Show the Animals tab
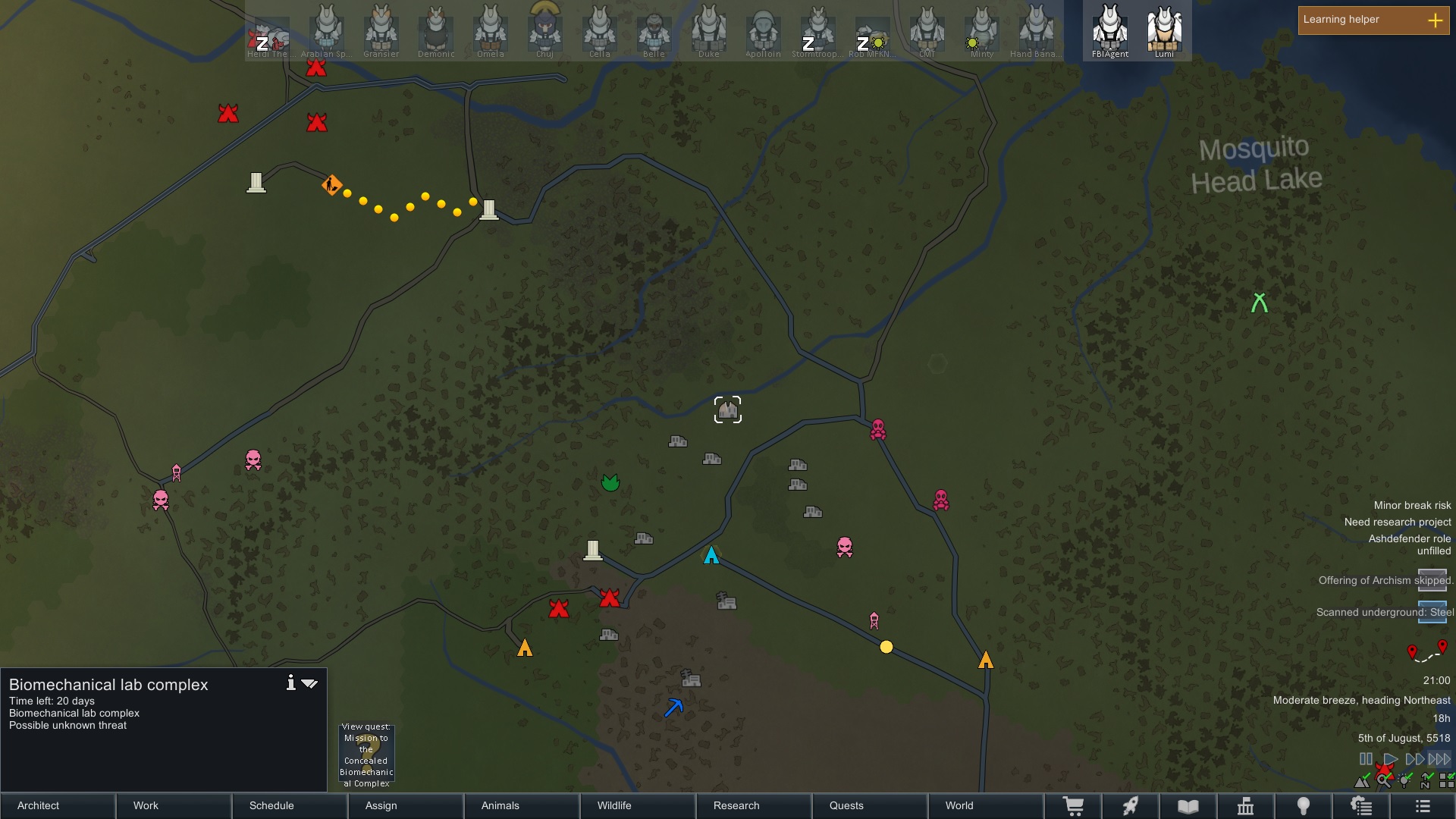Viewport: 1456px width, 819px height. pos(522,805)
